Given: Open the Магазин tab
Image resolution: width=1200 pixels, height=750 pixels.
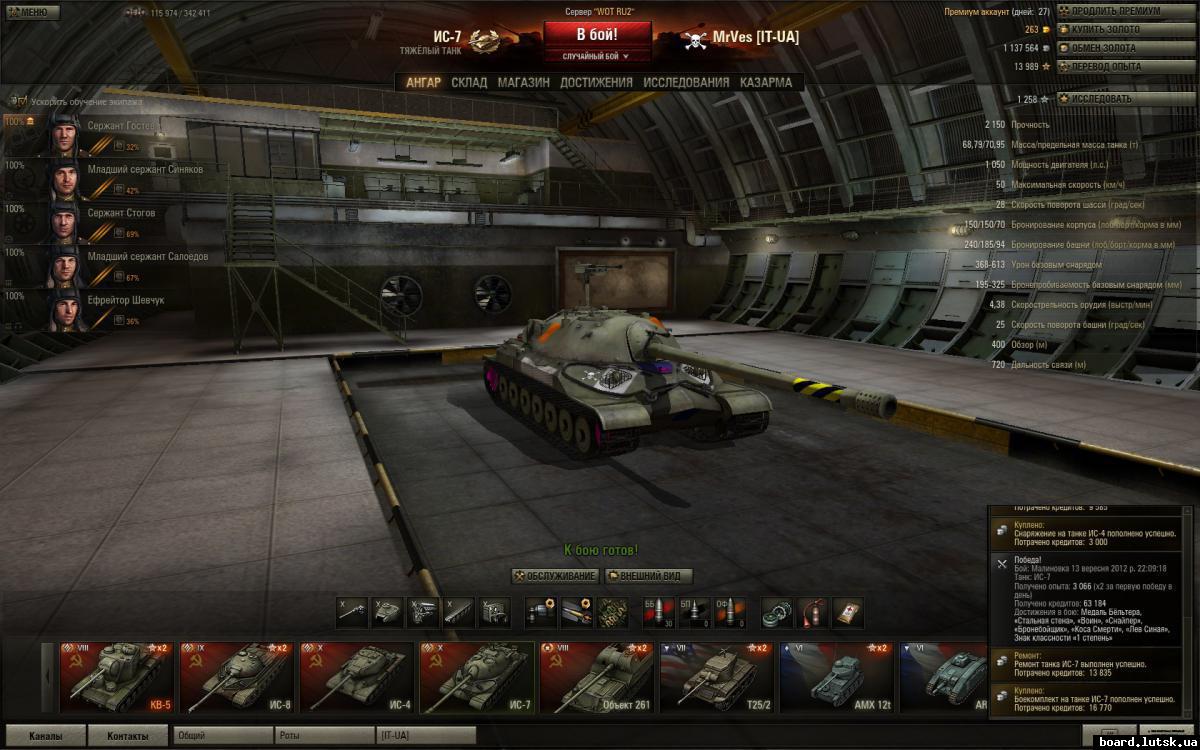Looking at the screenshot, I should [523, 83].
